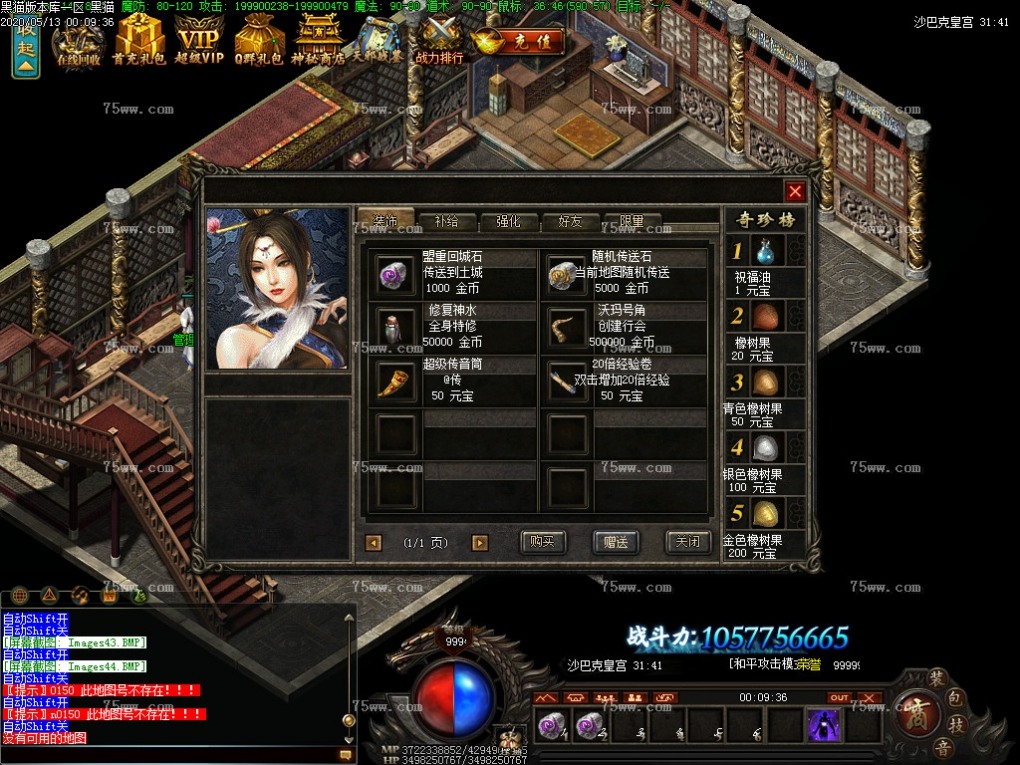Viewport: 1020px width, 765px height.
Task: Select the 好友 friends tab
Action: pyautogui.click(x=570, y=221)
